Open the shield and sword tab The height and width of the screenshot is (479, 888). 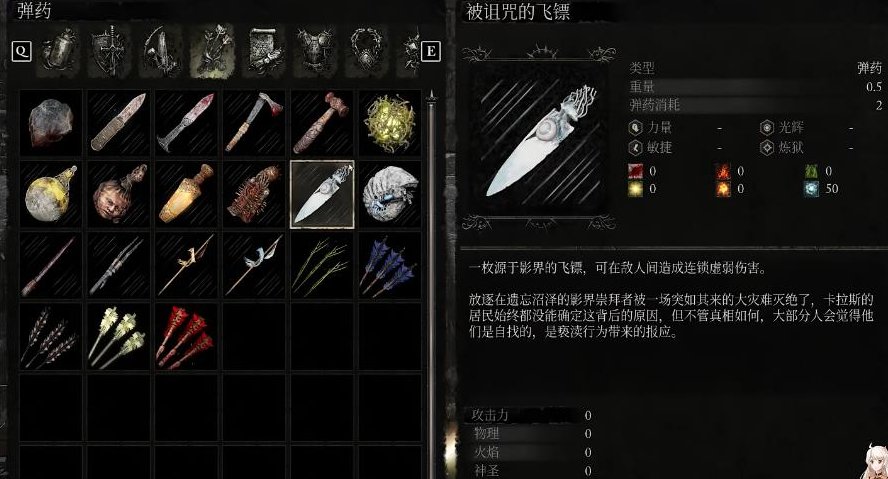pos(108,50)
